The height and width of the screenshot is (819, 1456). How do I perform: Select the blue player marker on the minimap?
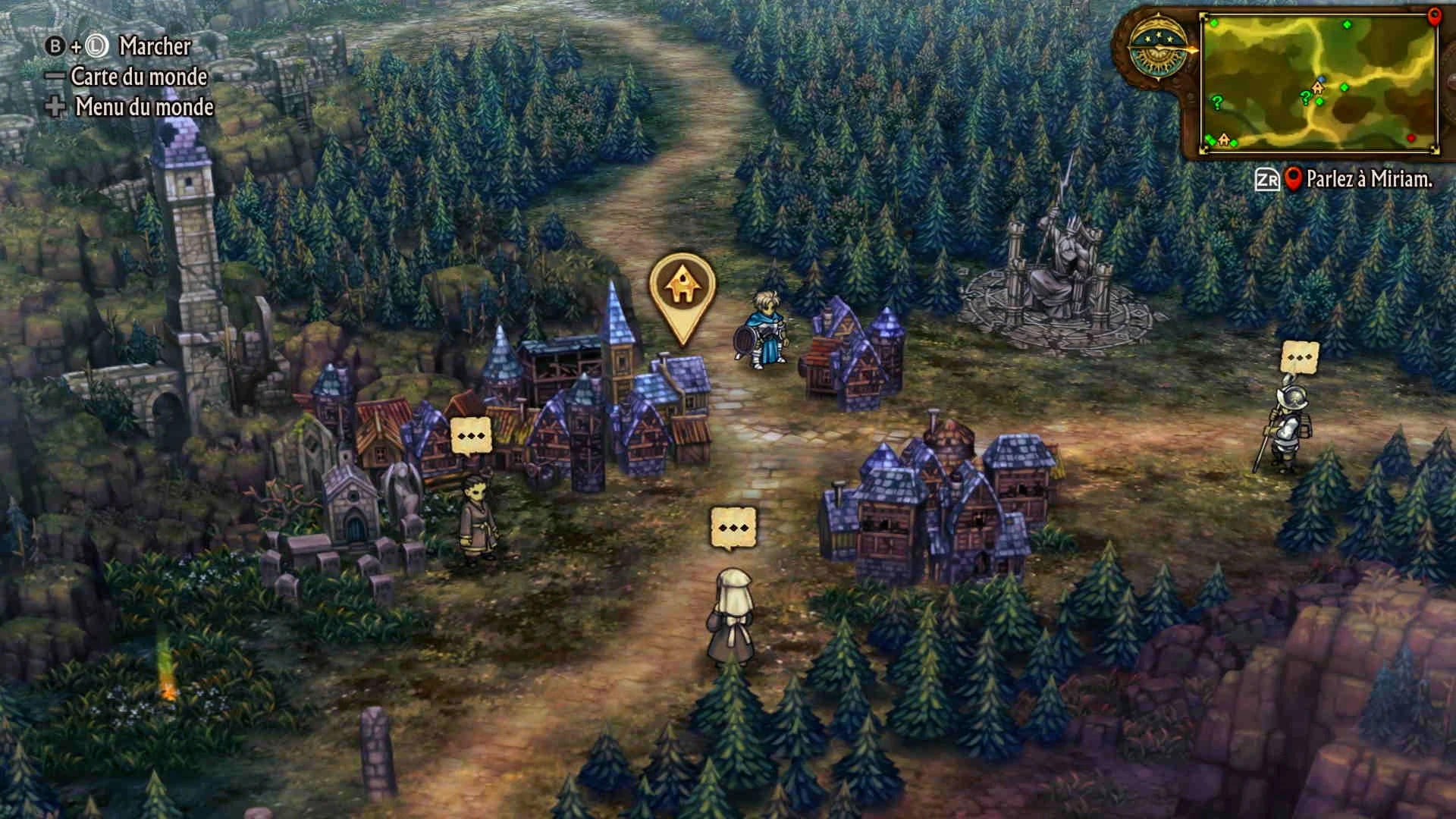coord(1322,80)
